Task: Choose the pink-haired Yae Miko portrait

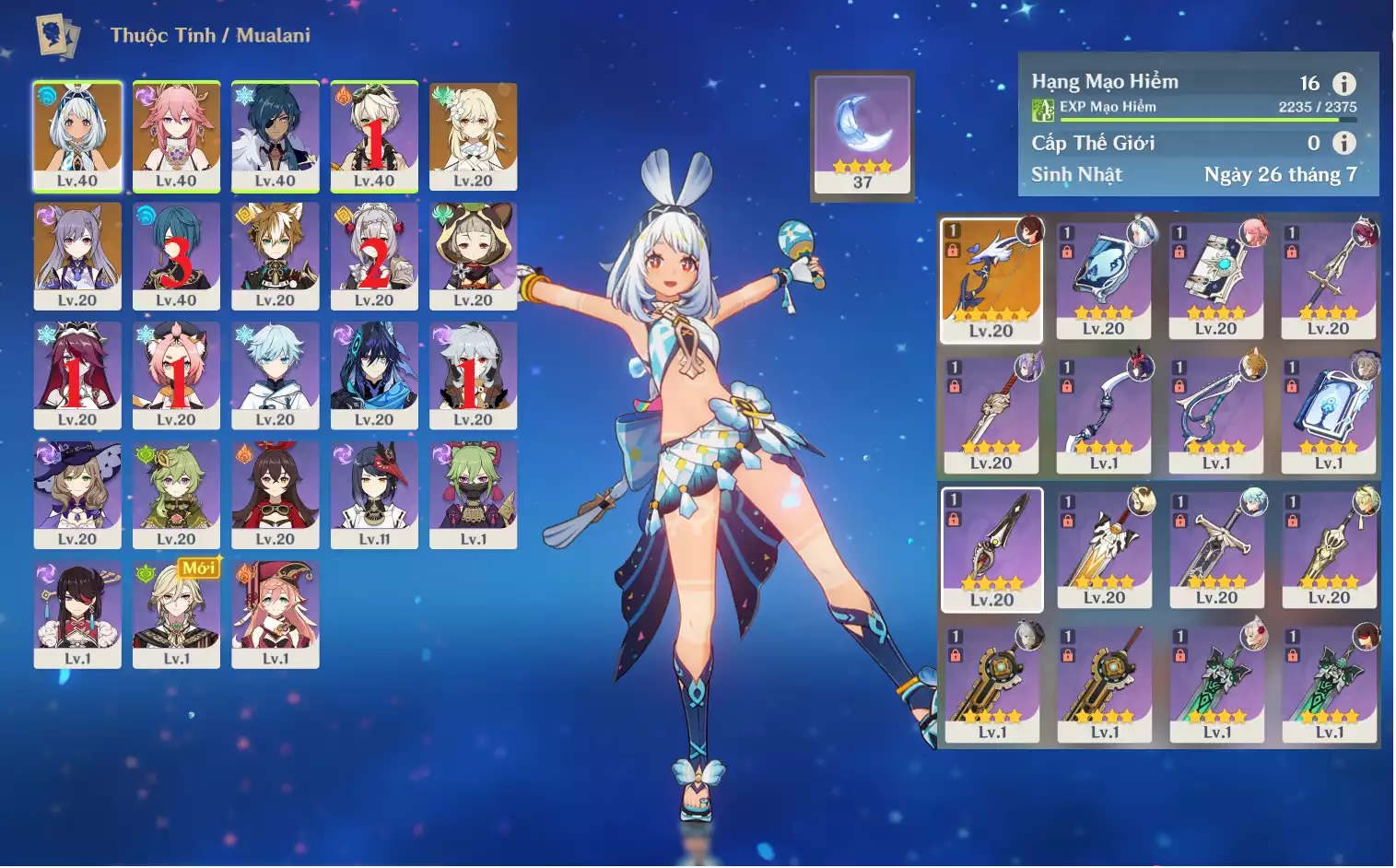Action: pyautogui.click(x=176, y=136)
